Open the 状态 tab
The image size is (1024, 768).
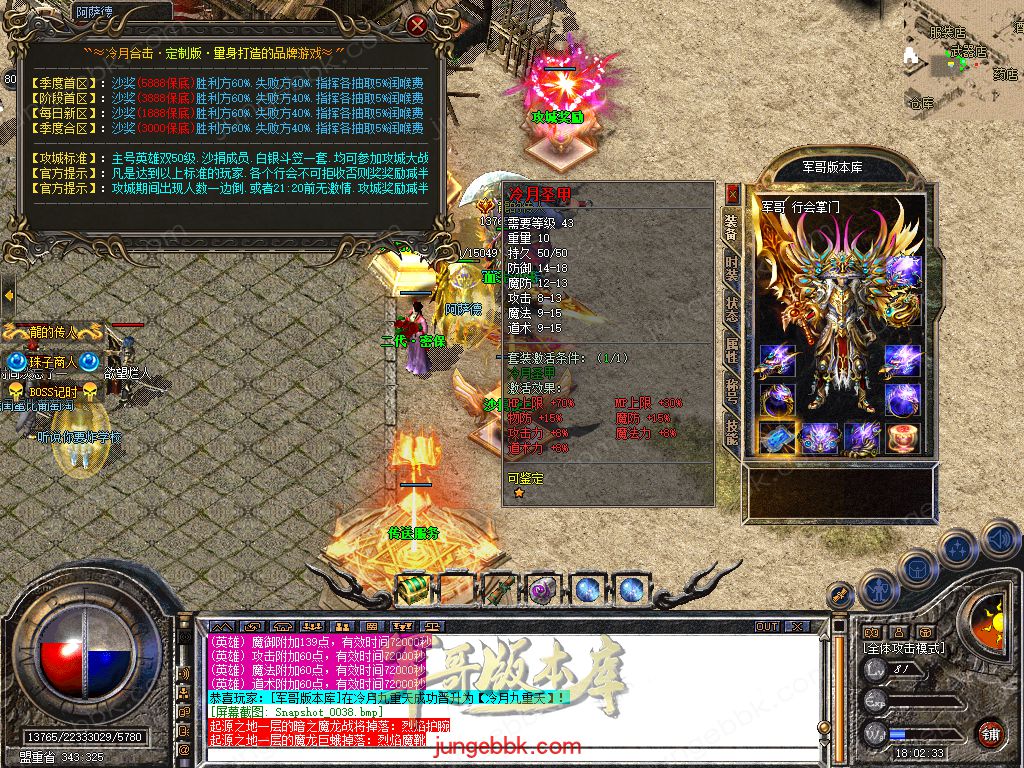point(732,309)
